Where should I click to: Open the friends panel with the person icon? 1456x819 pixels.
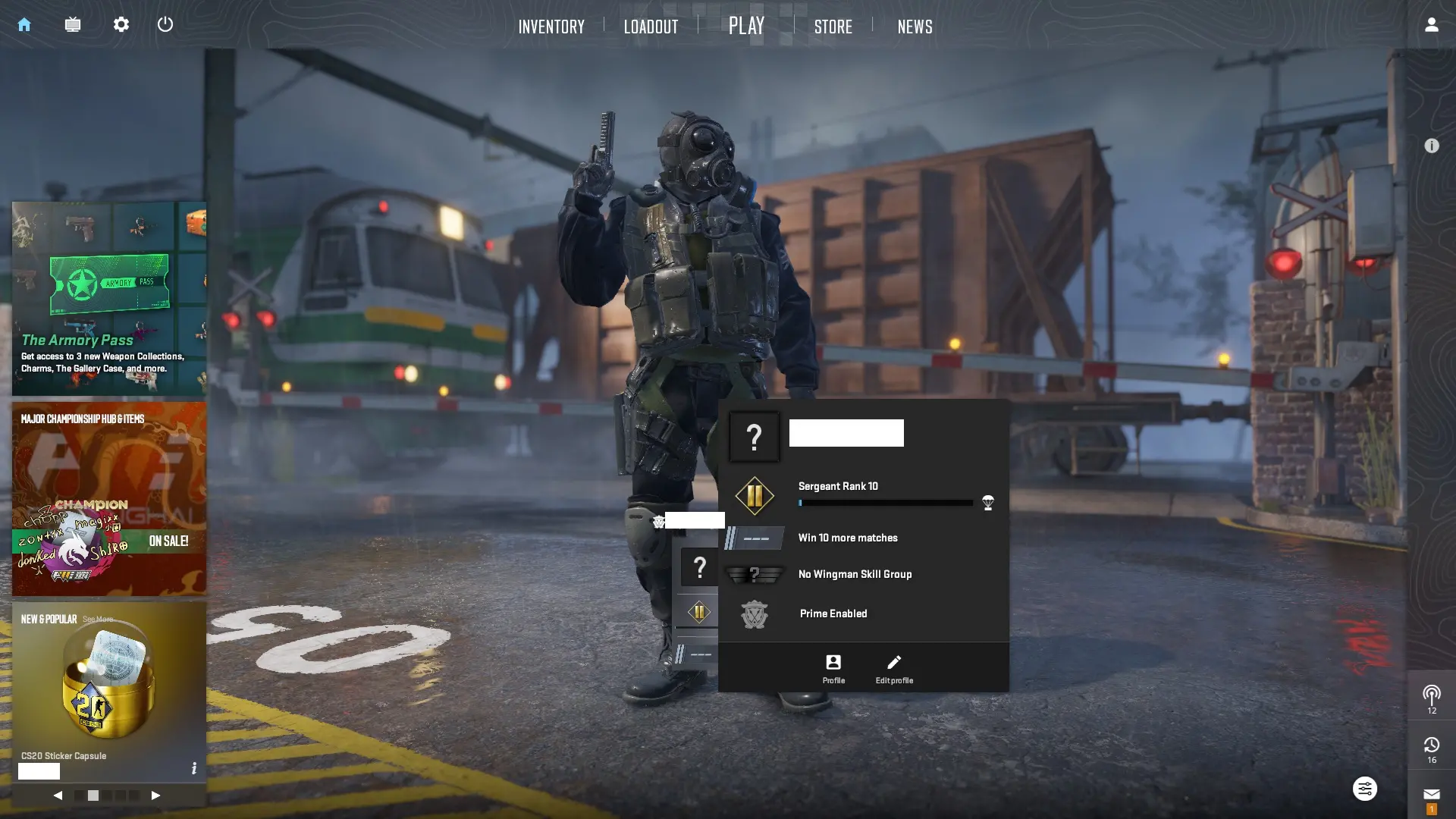1430,24
